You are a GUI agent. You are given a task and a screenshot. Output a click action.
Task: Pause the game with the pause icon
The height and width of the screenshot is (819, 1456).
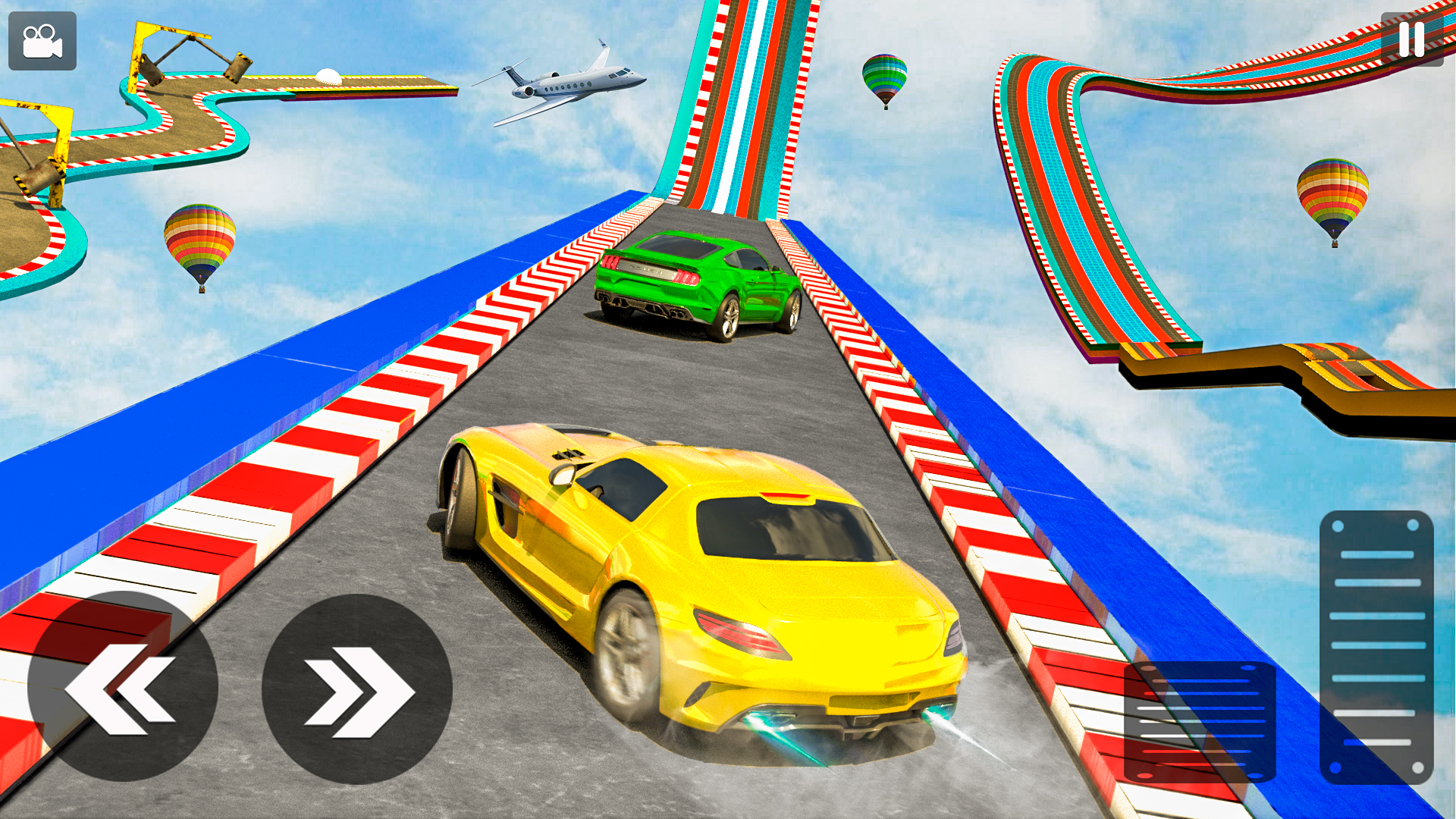point(1412,39)
